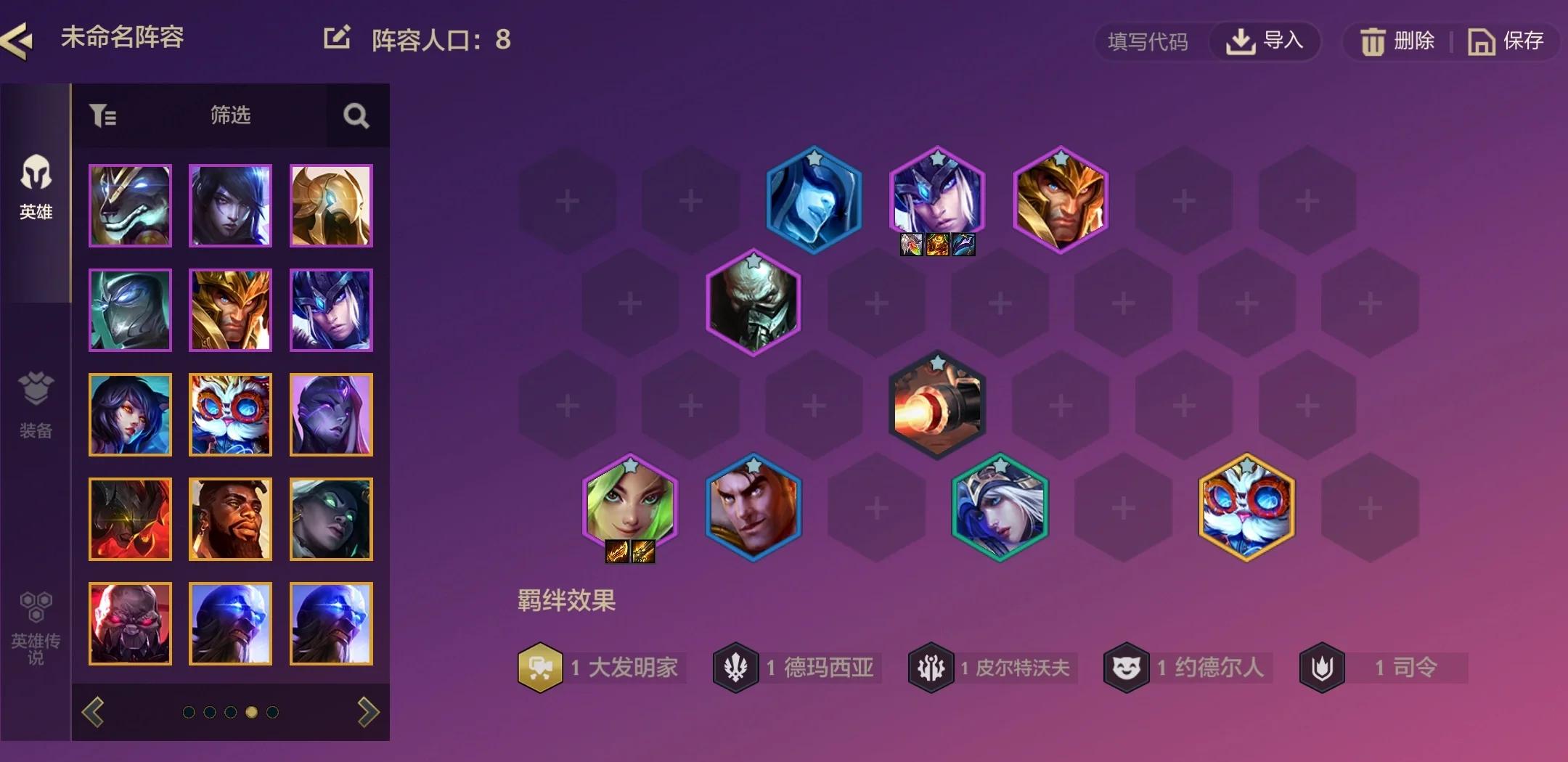Select the Heimerdinger champion thumbnail
Image resolution: width=1568 pixels, height=762 pixels.
[230, 415]
